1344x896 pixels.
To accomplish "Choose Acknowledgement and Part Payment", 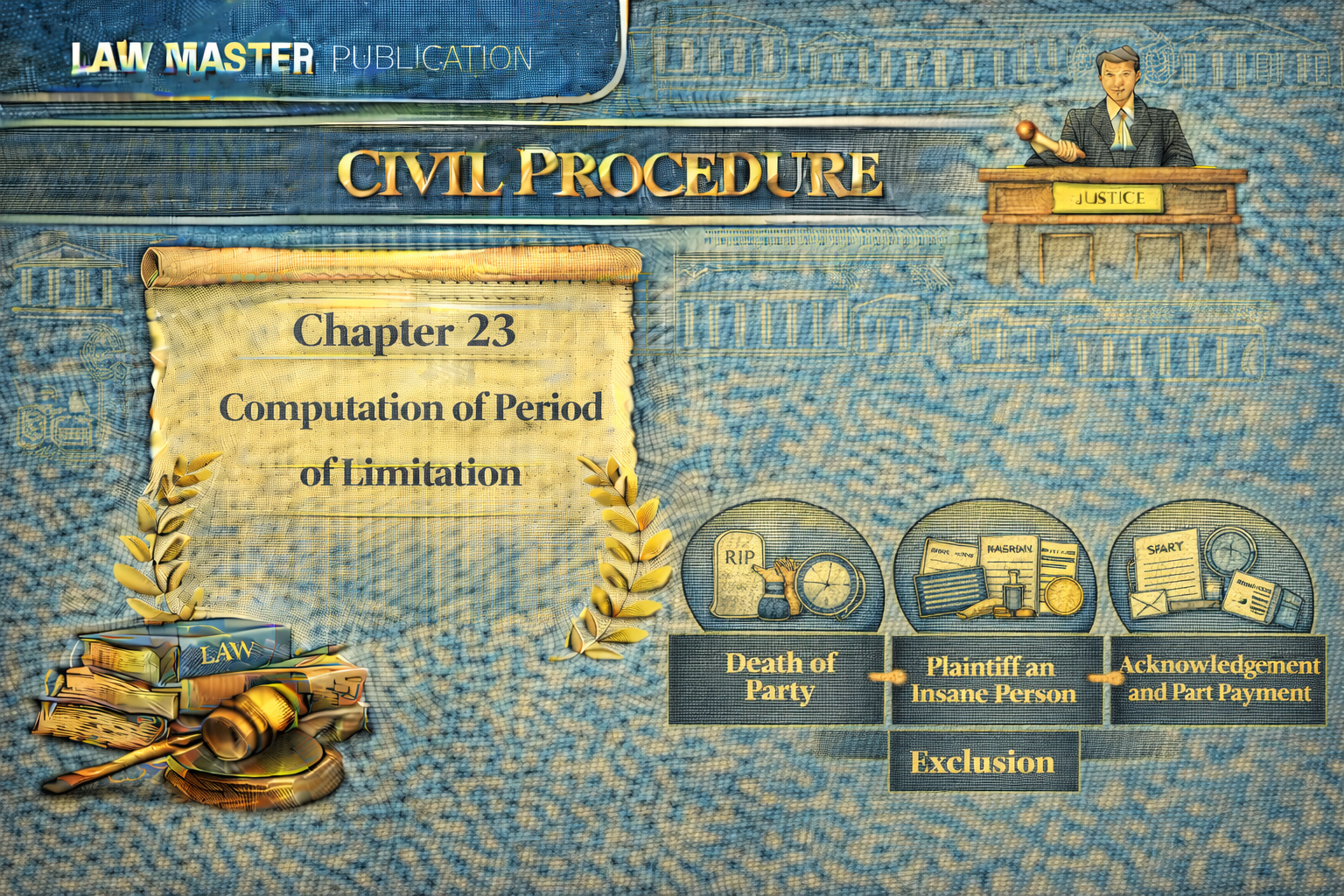I will [1219, 680].
